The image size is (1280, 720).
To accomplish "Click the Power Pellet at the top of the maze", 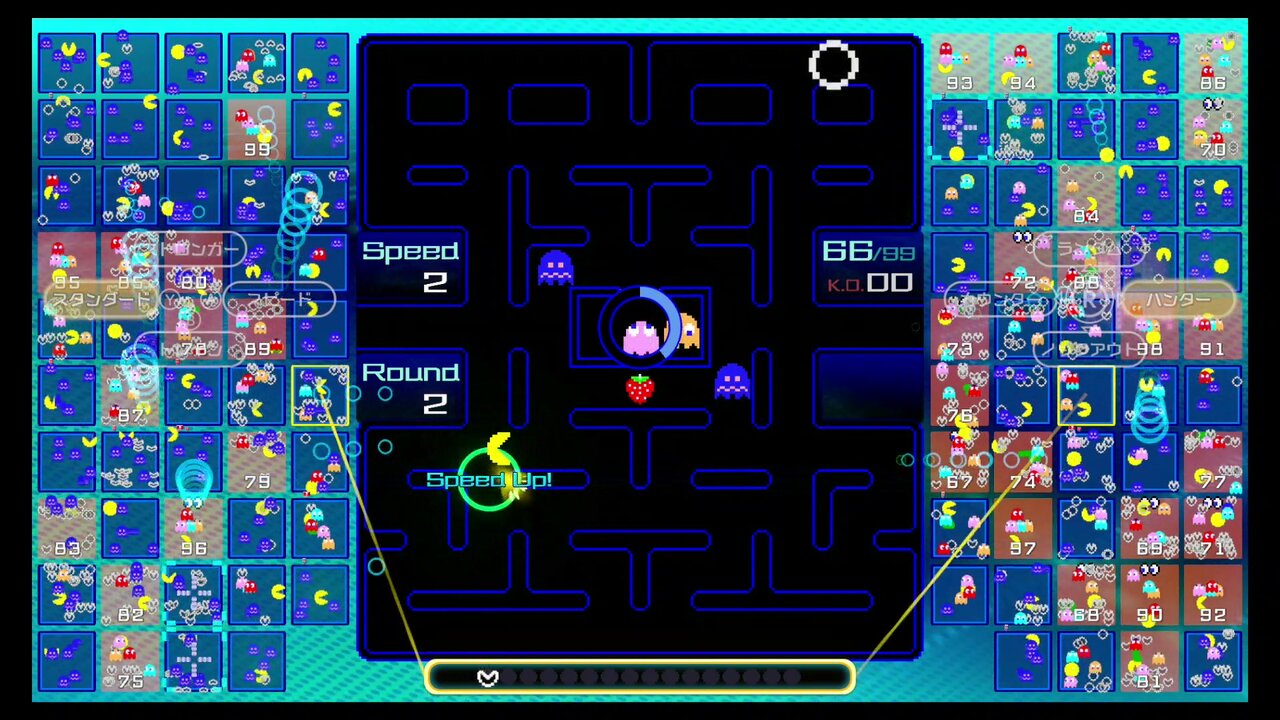I will click(834, 67).
